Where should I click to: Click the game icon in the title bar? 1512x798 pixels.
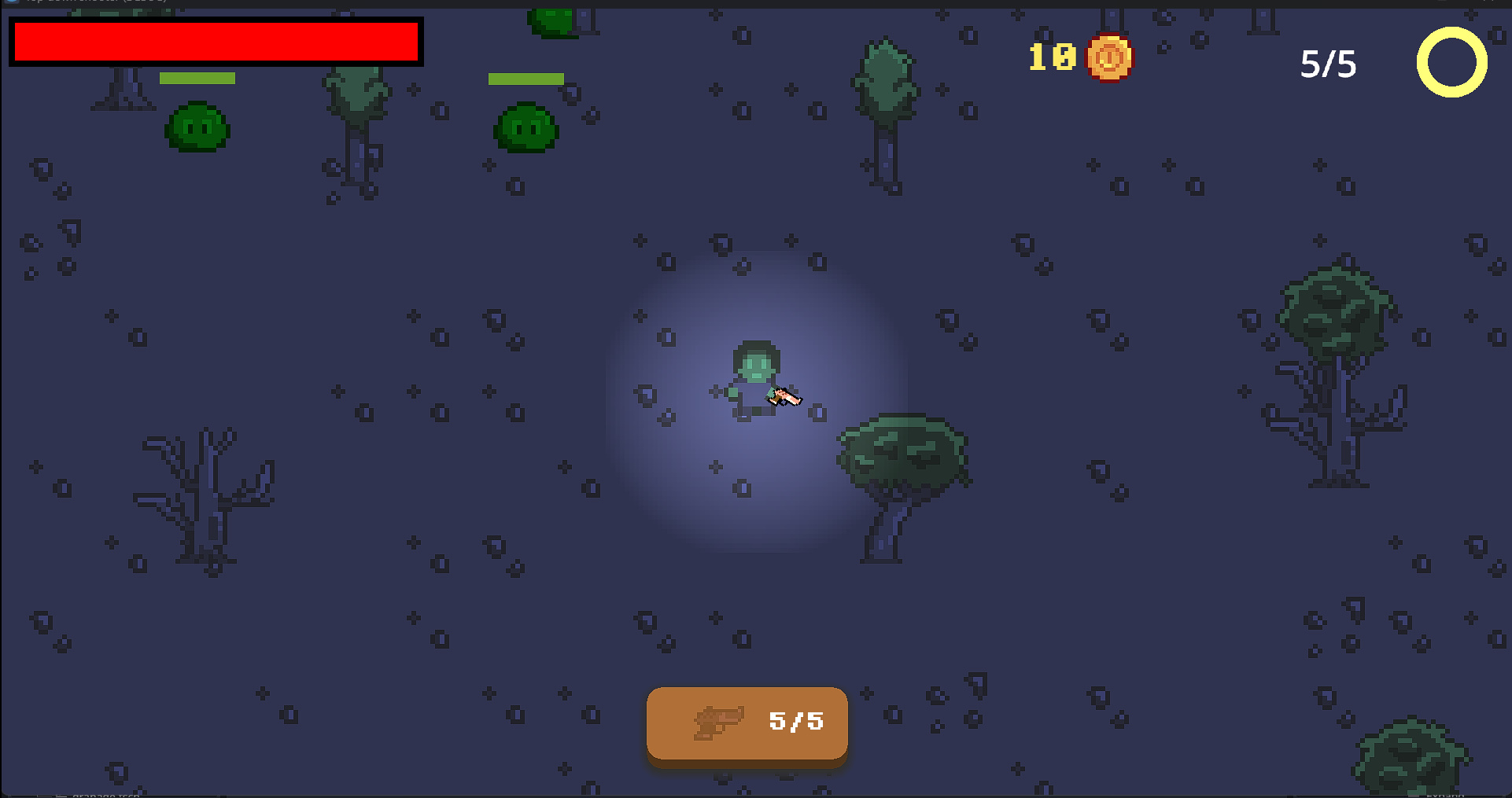click(x=9, y=2)
